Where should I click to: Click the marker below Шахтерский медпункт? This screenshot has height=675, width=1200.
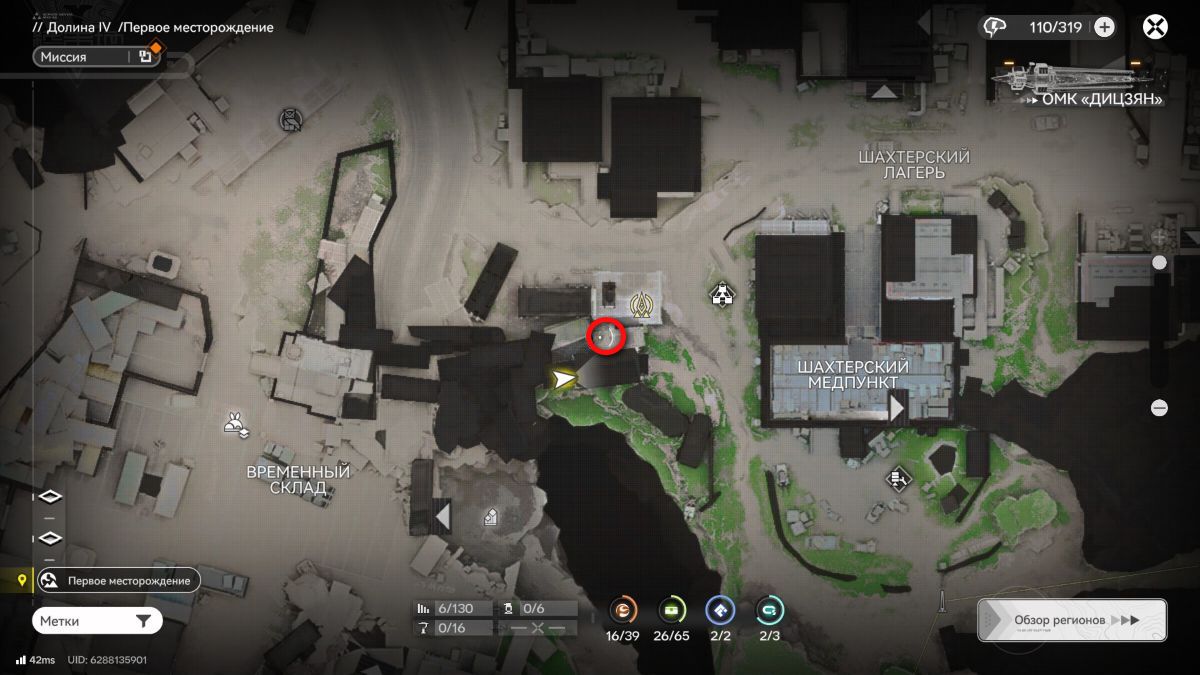pos(898,479)
